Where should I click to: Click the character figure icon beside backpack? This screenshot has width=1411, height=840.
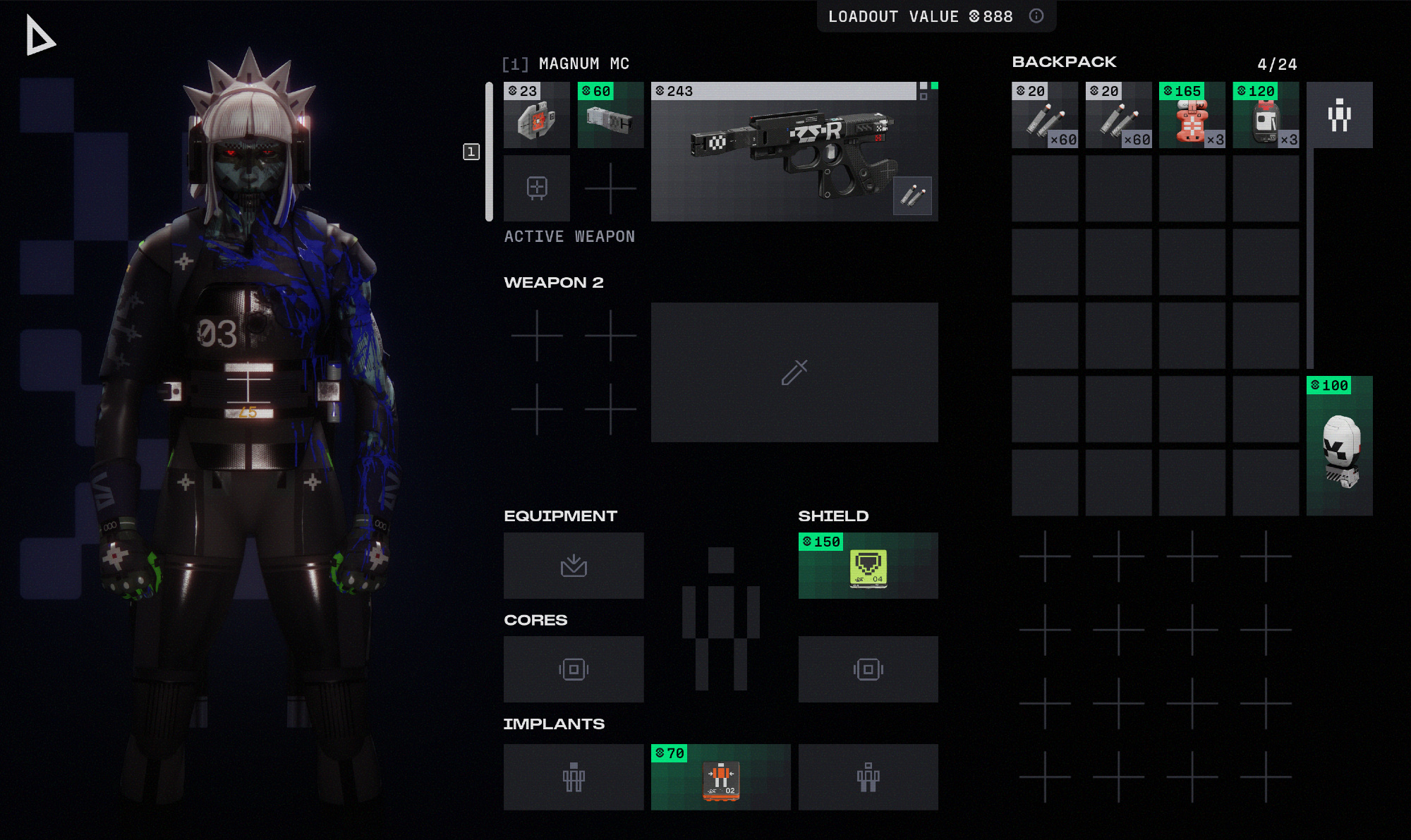tap(1339, 115)
